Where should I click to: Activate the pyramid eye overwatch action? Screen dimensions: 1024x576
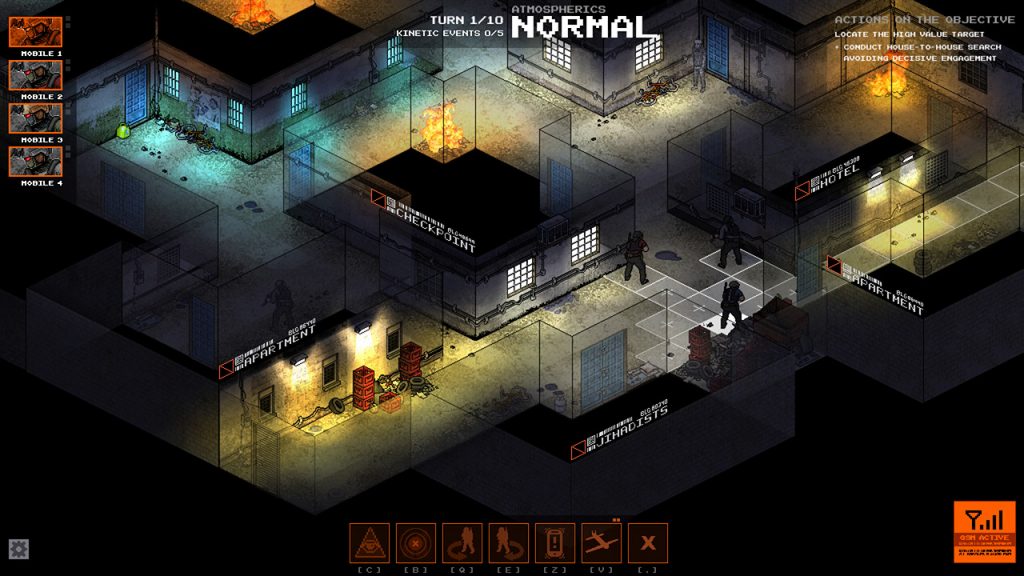click(x=369, y=543)
